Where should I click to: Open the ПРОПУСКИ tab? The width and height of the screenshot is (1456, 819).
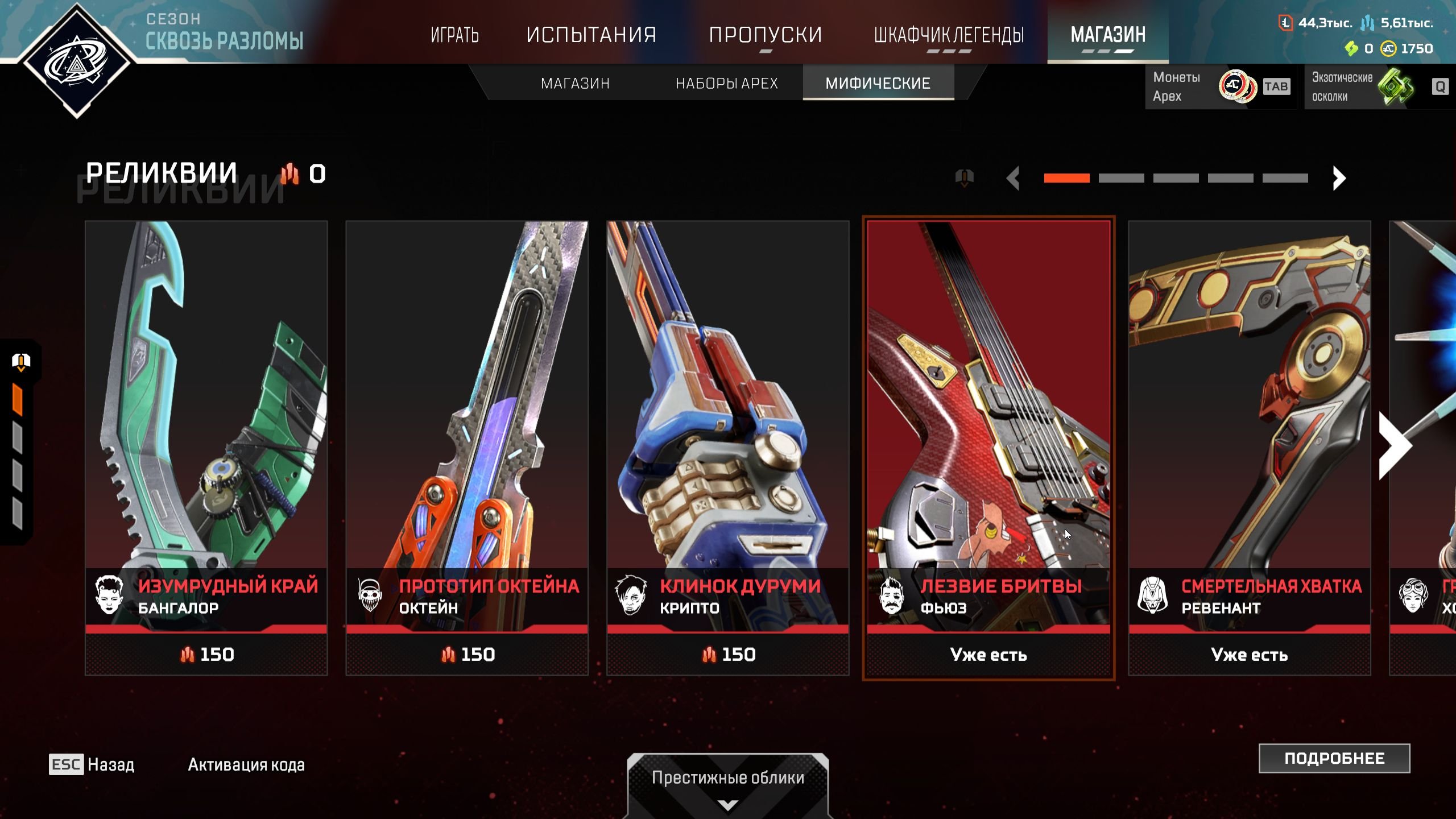point(766,35)
